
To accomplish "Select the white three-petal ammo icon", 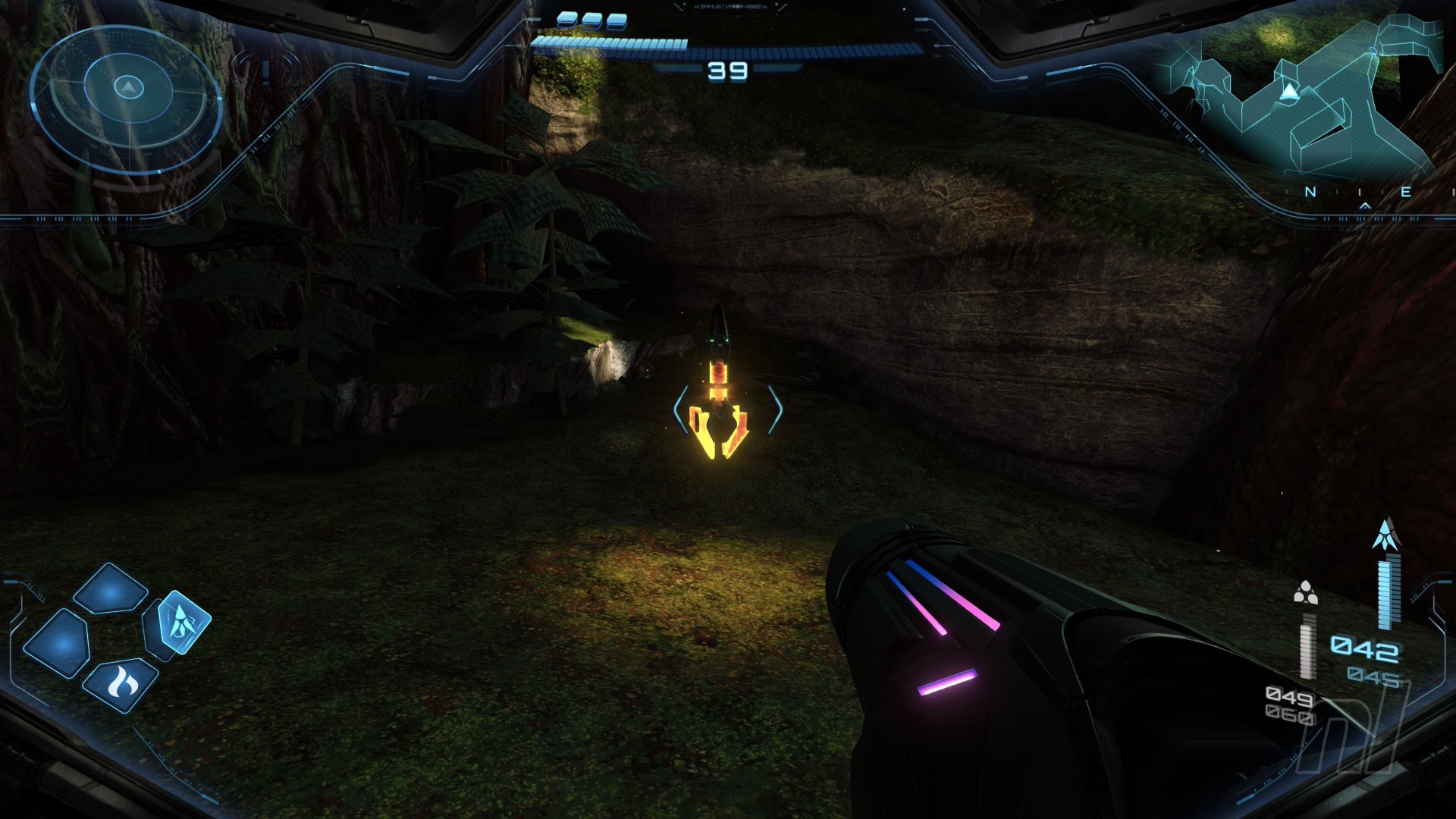I will (1304, 593).
